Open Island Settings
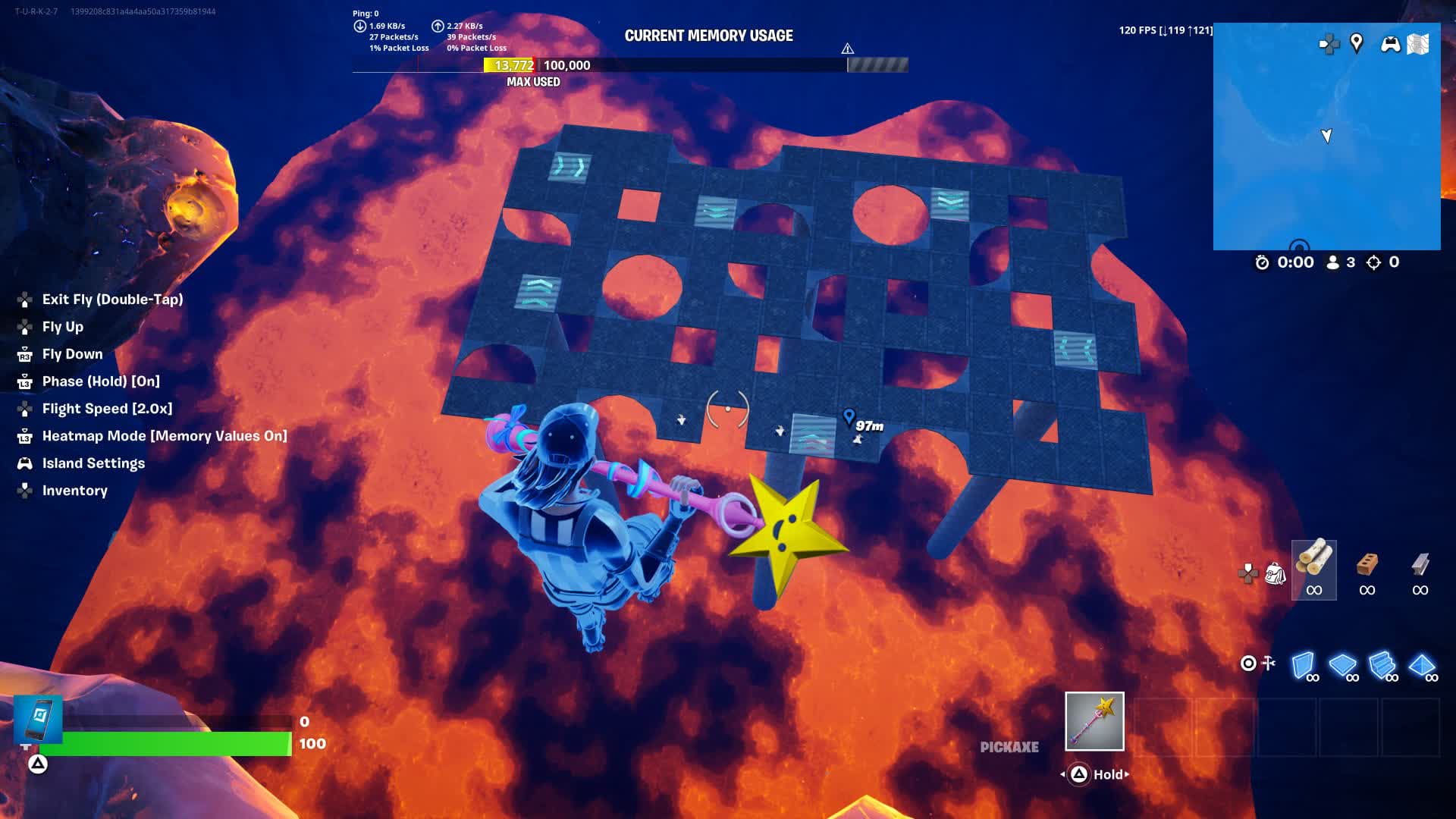Image resolution: width=1456 pixels, height=819 pixels. [94, 463]
